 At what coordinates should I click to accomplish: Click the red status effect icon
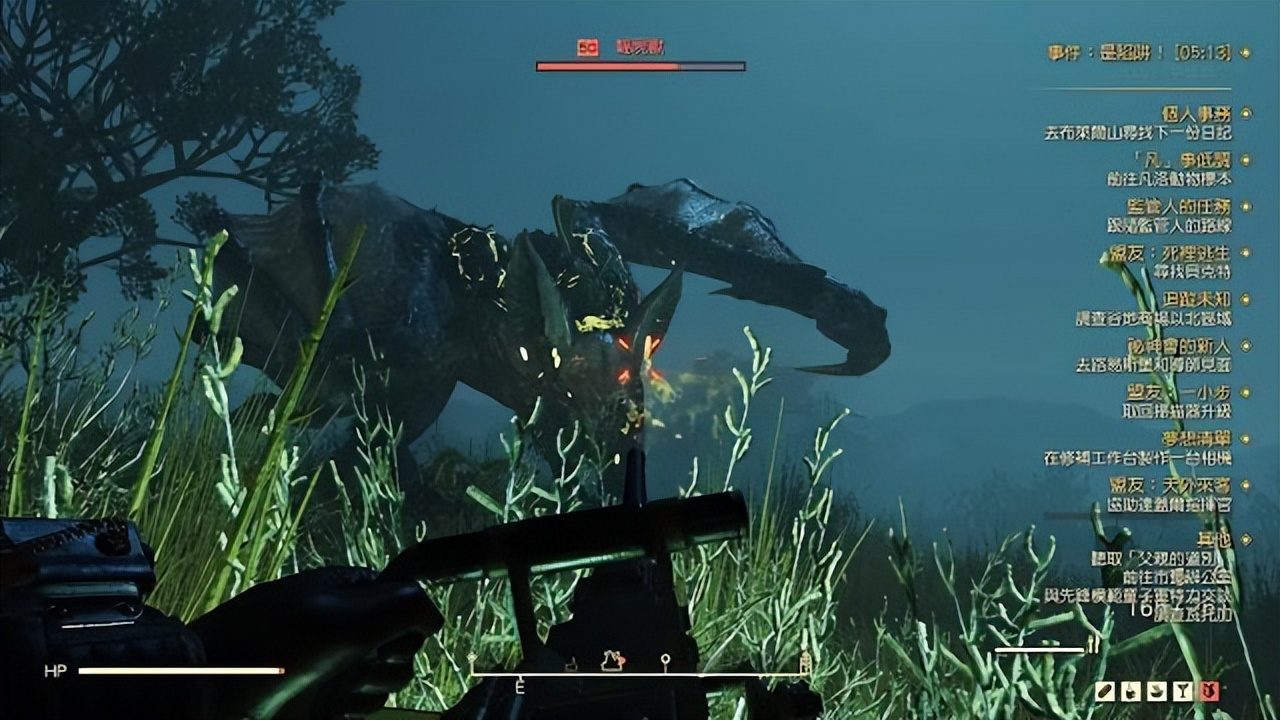point(1210,691)
